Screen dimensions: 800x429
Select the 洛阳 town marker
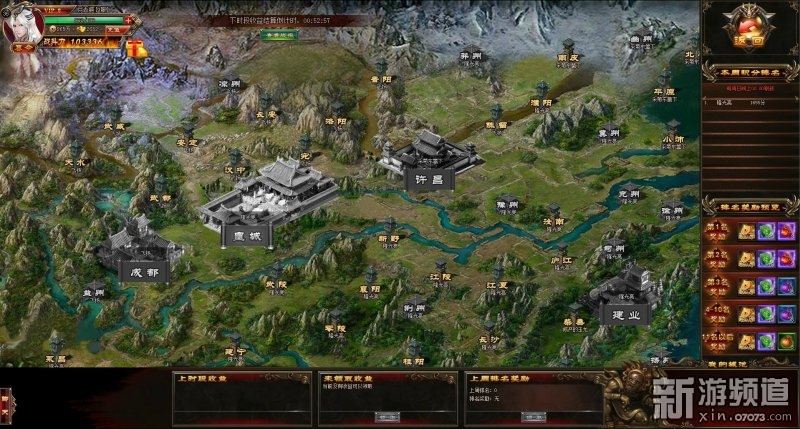point(336,115)
